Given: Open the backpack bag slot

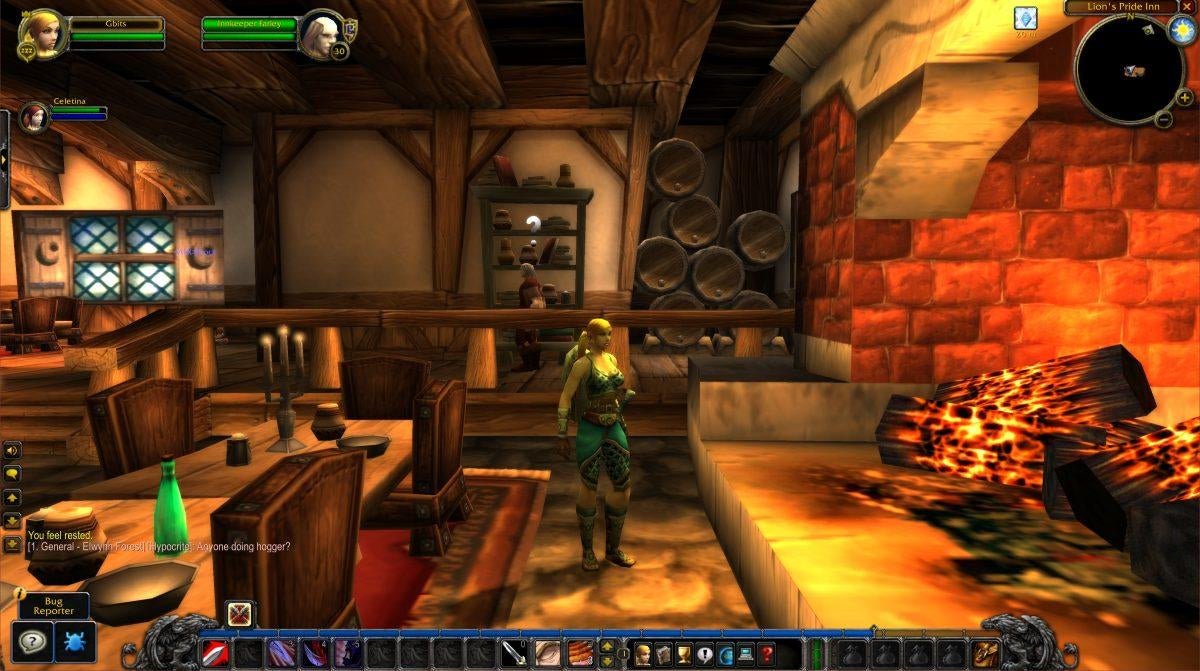Looking at the screenshot, I should (986, 653).
